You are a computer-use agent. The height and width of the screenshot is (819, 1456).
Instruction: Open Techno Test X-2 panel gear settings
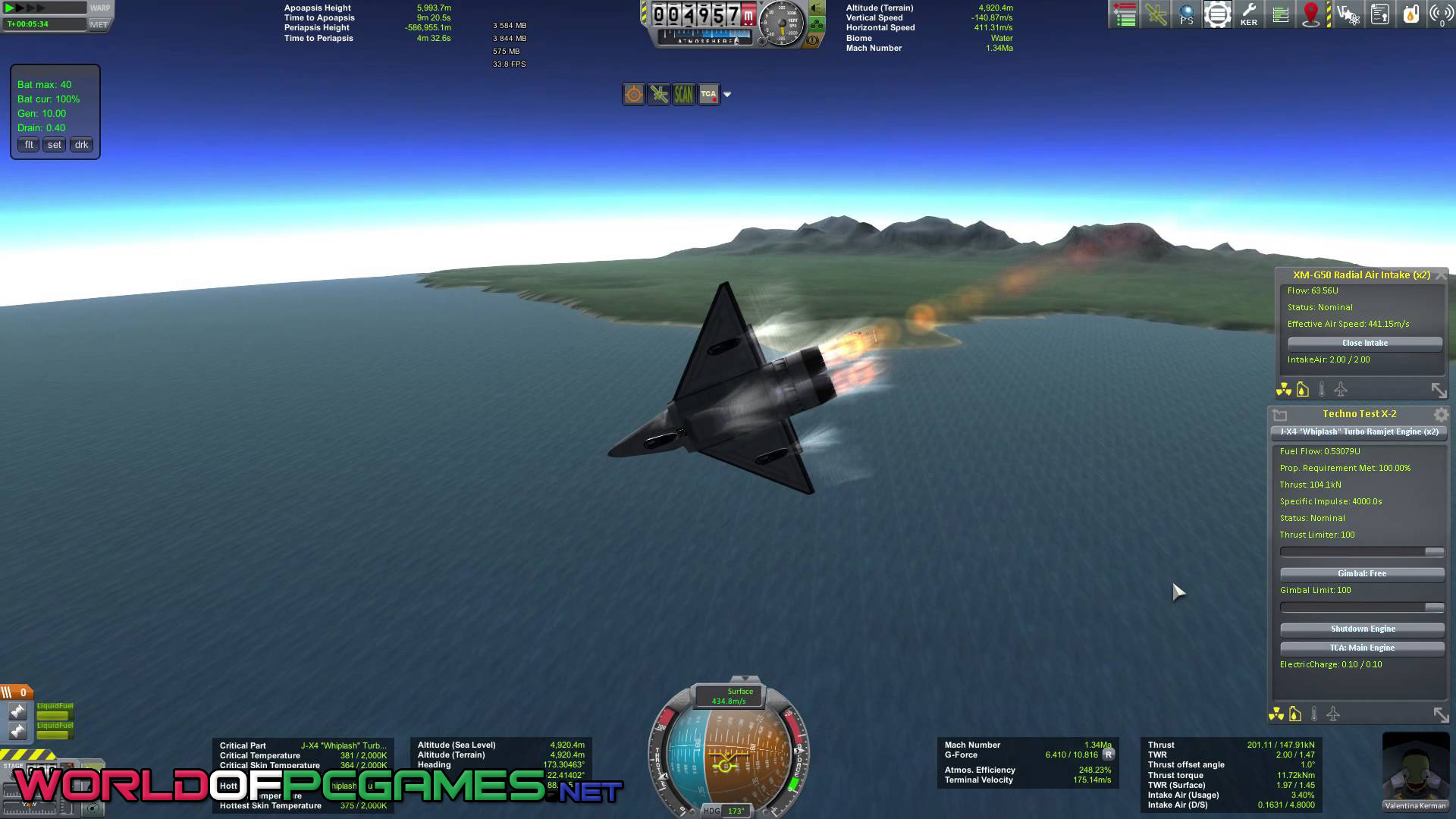click(1441, 415)
